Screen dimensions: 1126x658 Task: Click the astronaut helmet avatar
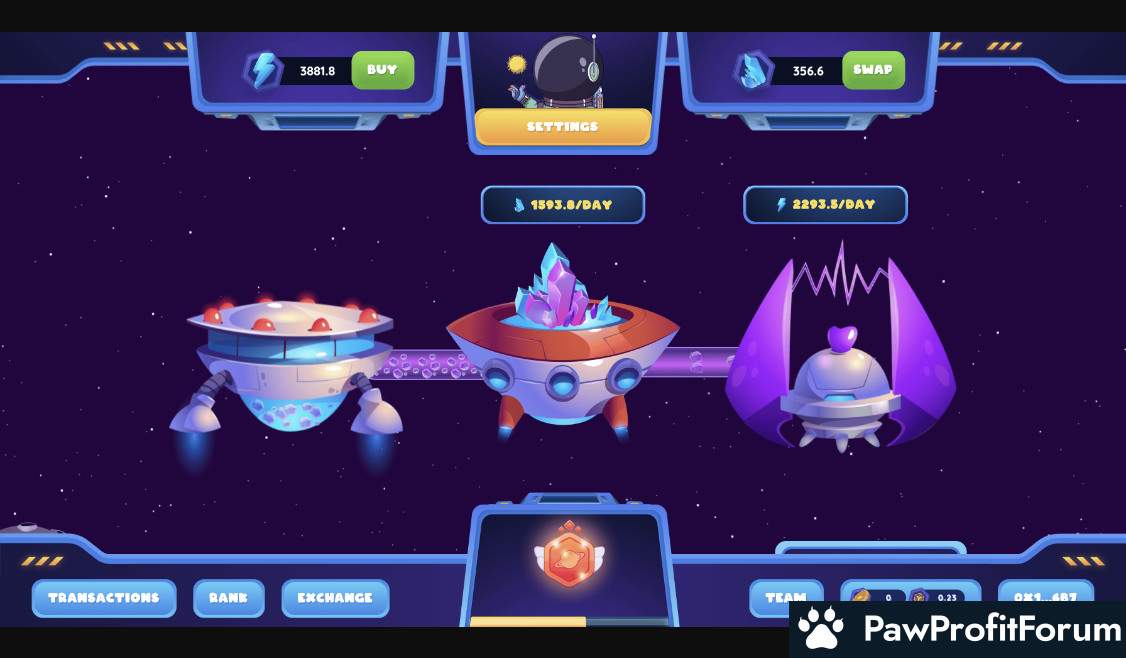pyautogui.click(x=567, y=68)
